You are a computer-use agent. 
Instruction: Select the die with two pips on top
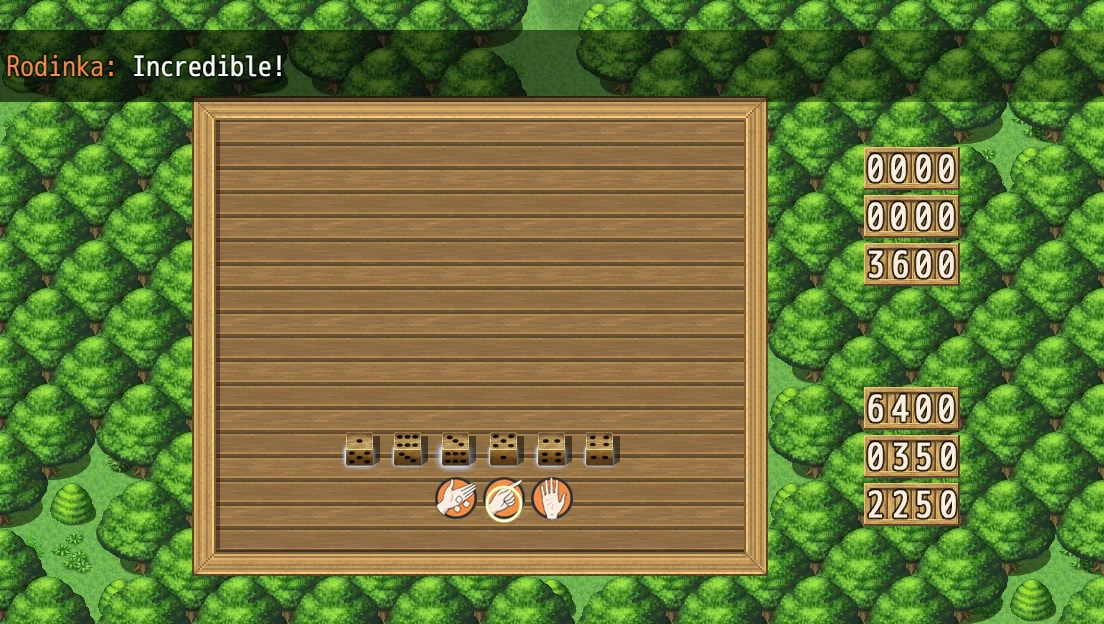point(551,449)
